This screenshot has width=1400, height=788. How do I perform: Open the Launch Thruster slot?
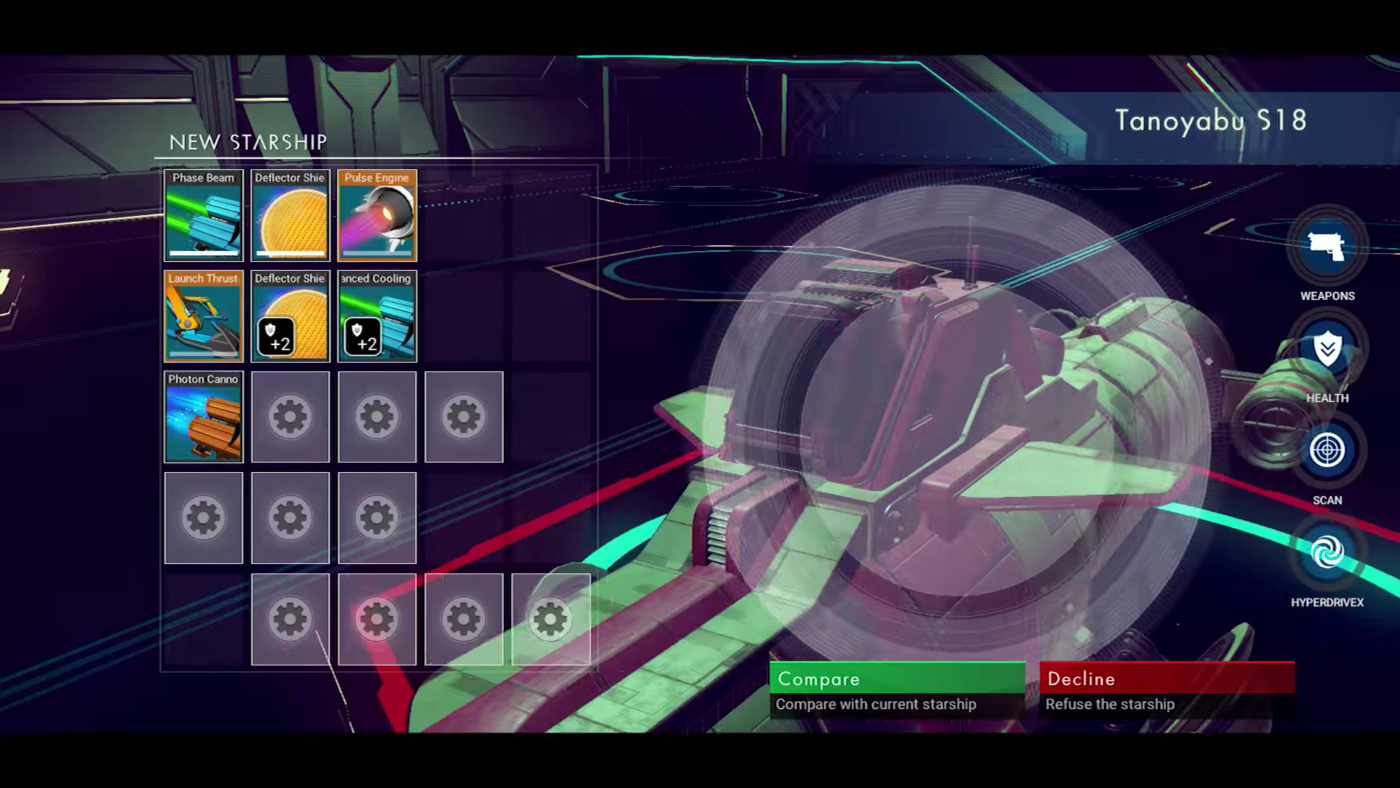point(203,316)
